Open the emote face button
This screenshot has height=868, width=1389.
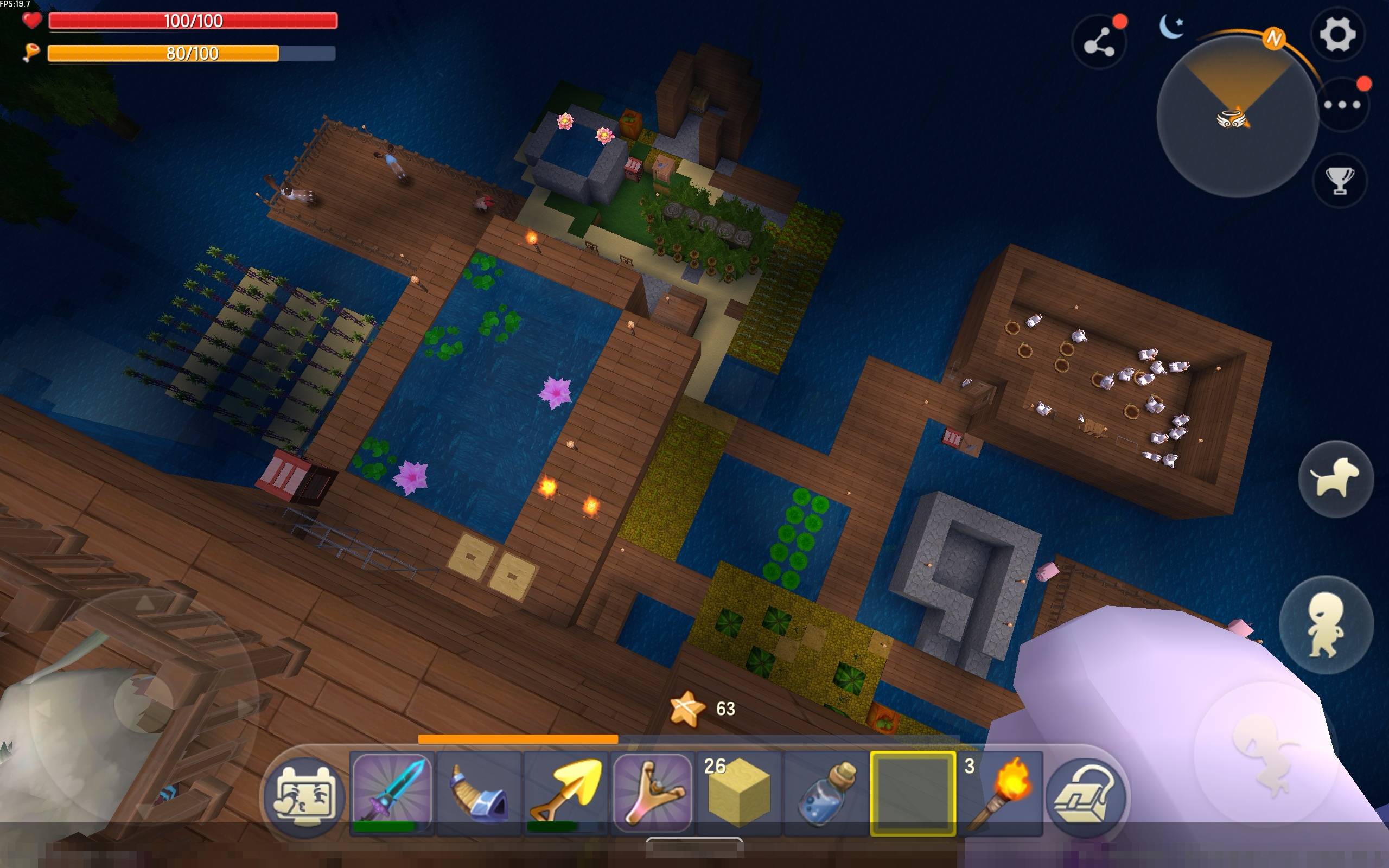coord(304,796)
